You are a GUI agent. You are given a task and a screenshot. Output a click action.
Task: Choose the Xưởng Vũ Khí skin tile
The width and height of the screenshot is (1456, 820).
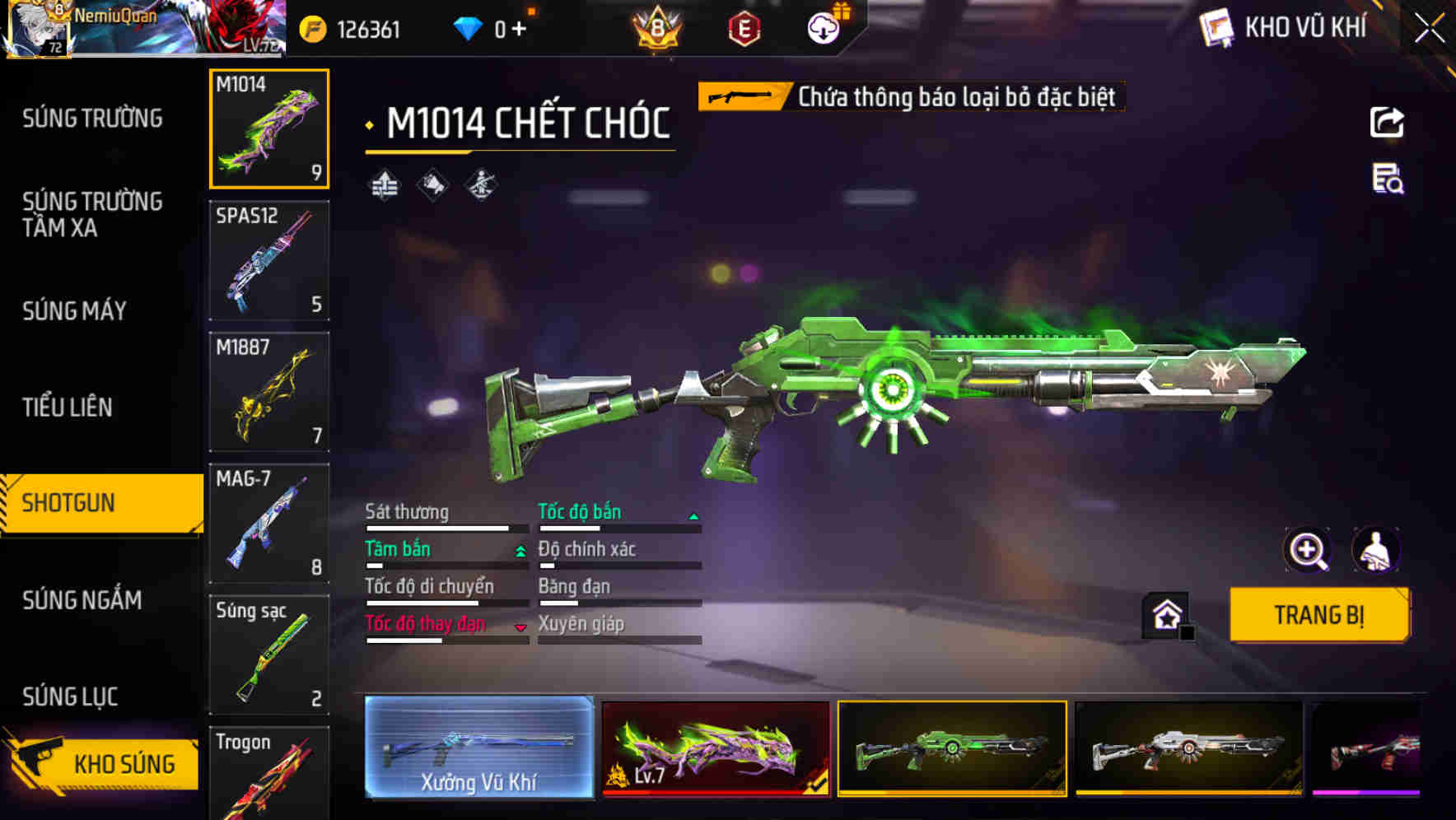[479, 748]
